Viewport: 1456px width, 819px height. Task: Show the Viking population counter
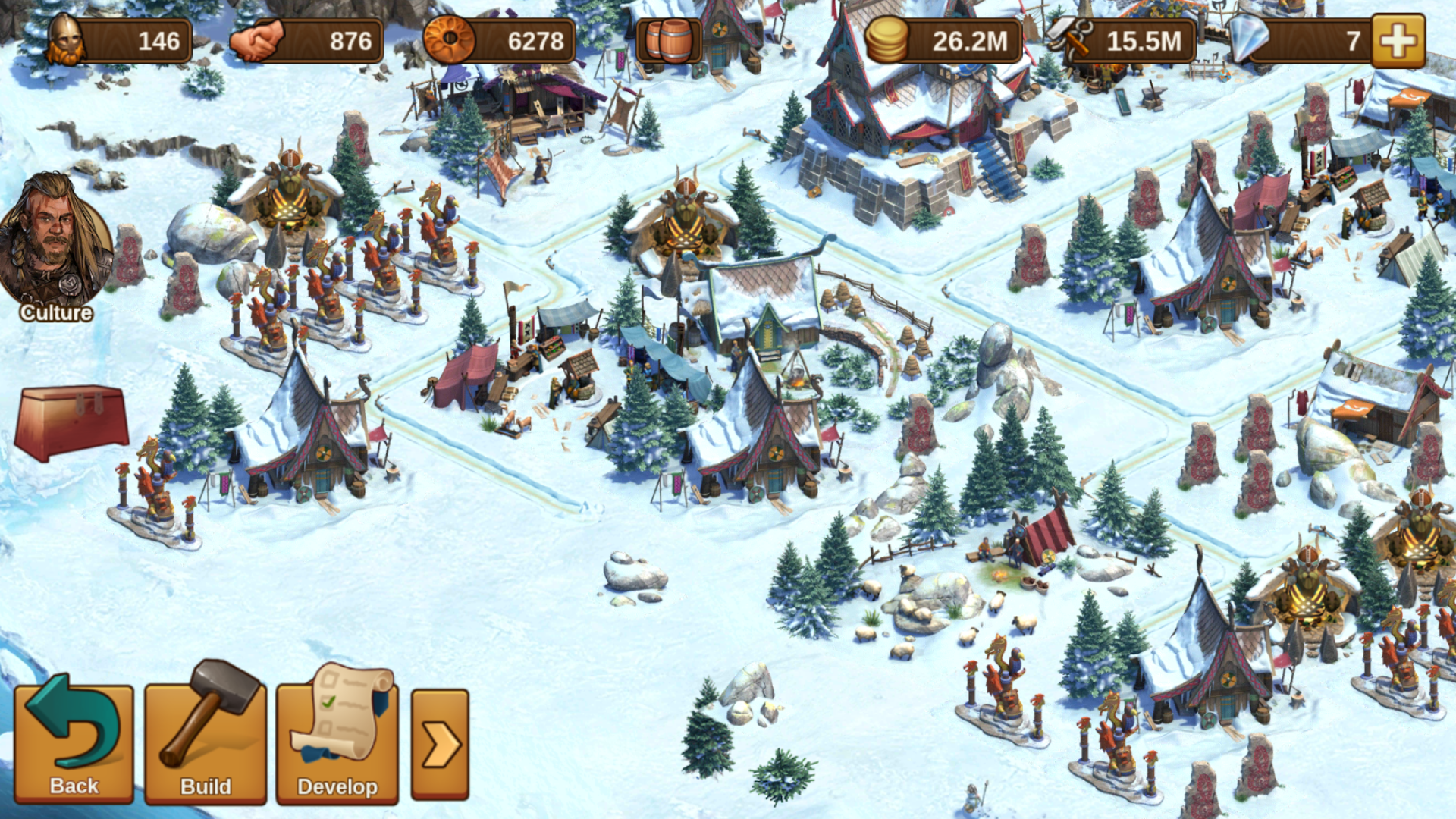[x=119, y=41]
